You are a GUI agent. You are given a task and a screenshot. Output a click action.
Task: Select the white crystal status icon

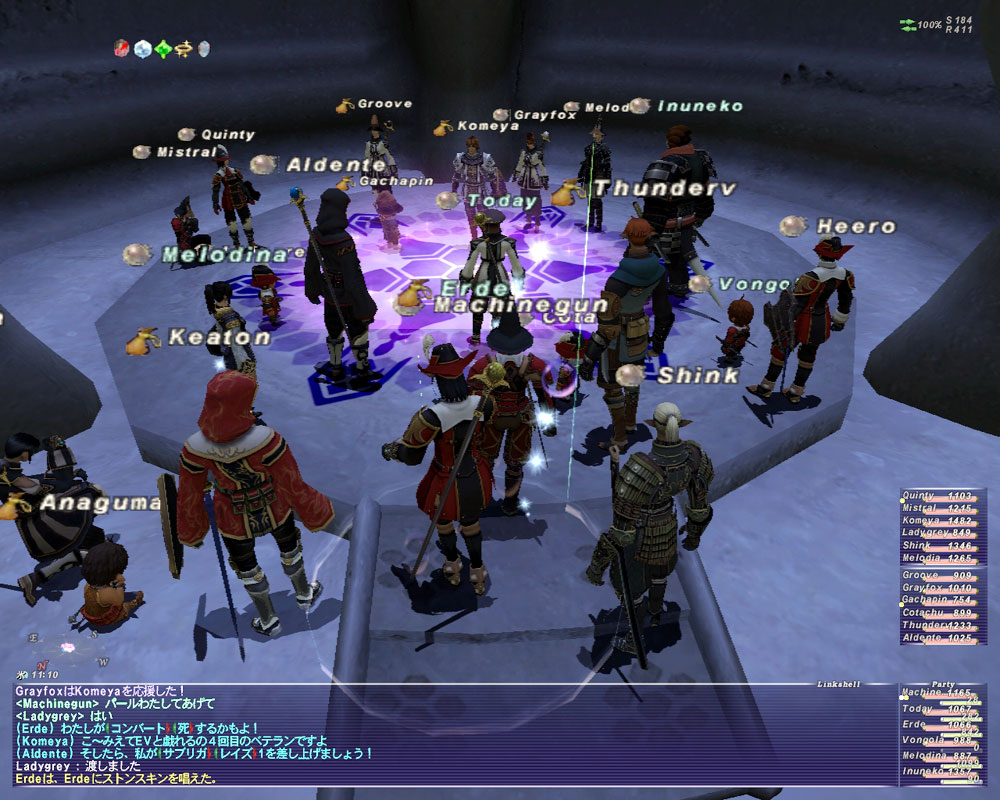click(141, 48)
